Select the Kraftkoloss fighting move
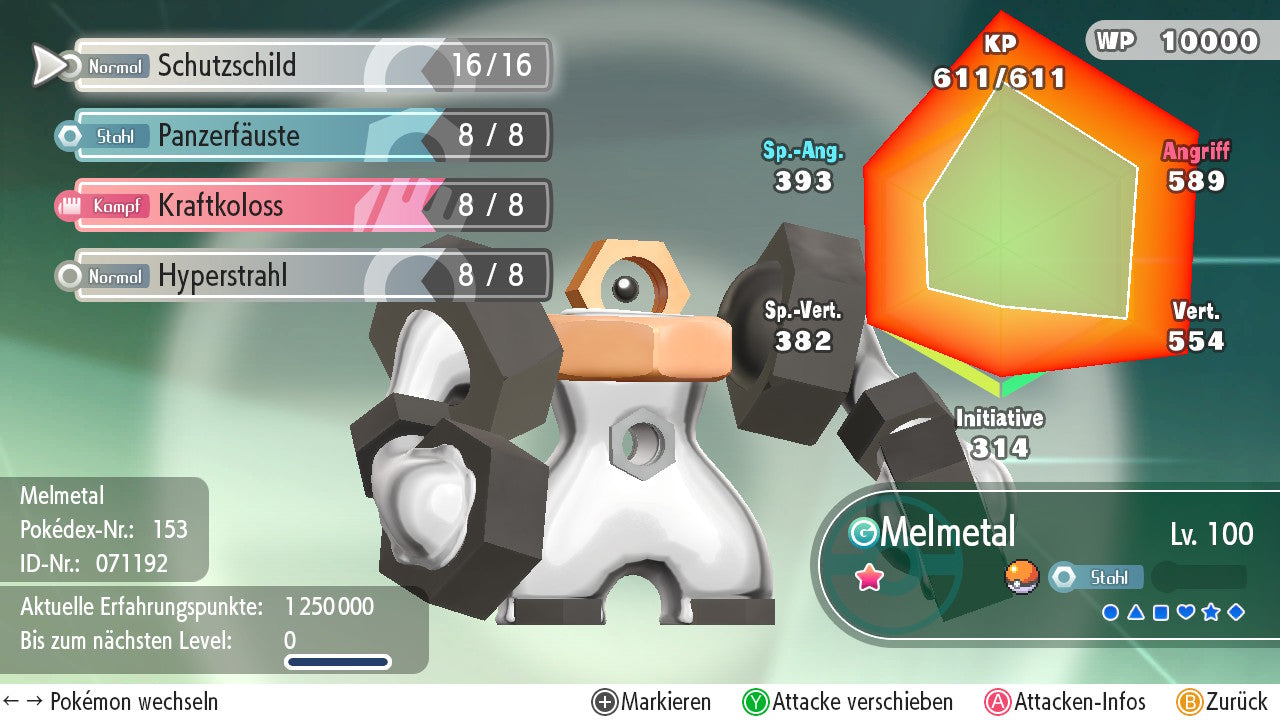The width and height of the screenshot is (1280, 720). pos(310,206)
